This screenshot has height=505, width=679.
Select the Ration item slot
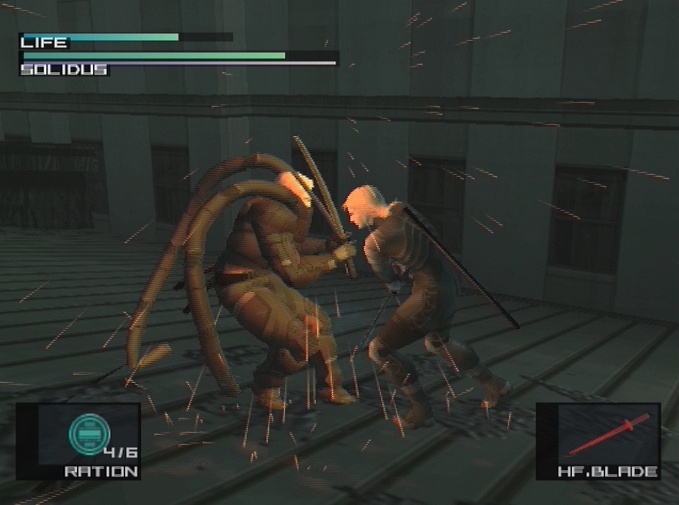tap(78, 440)
